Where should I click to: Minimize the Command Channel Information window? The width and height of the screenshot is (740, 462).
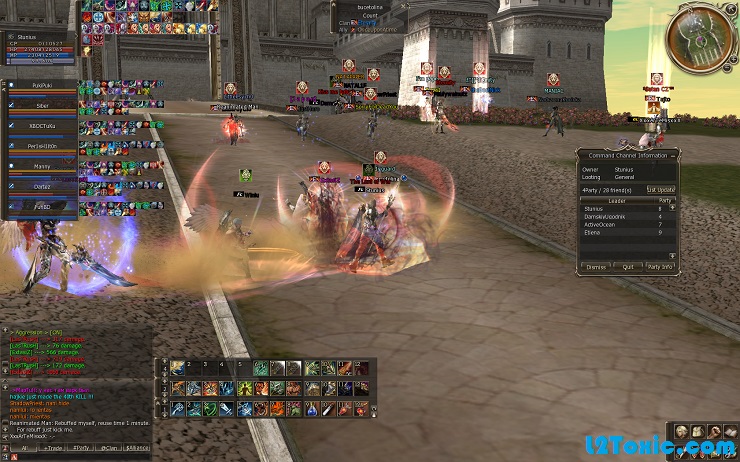pos(672,154)
